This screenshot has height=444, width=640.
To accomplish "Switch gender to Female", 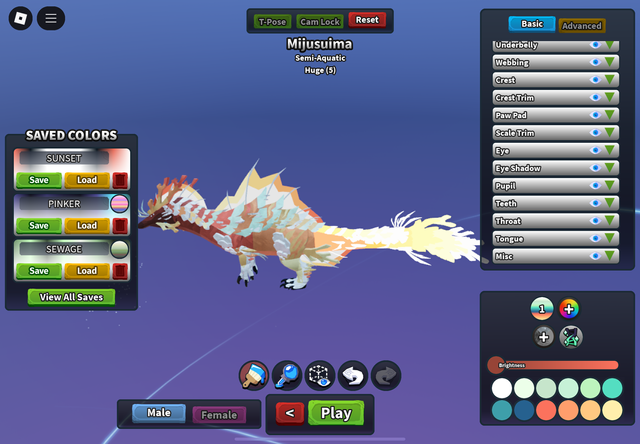I will click(x=219, y=414).
